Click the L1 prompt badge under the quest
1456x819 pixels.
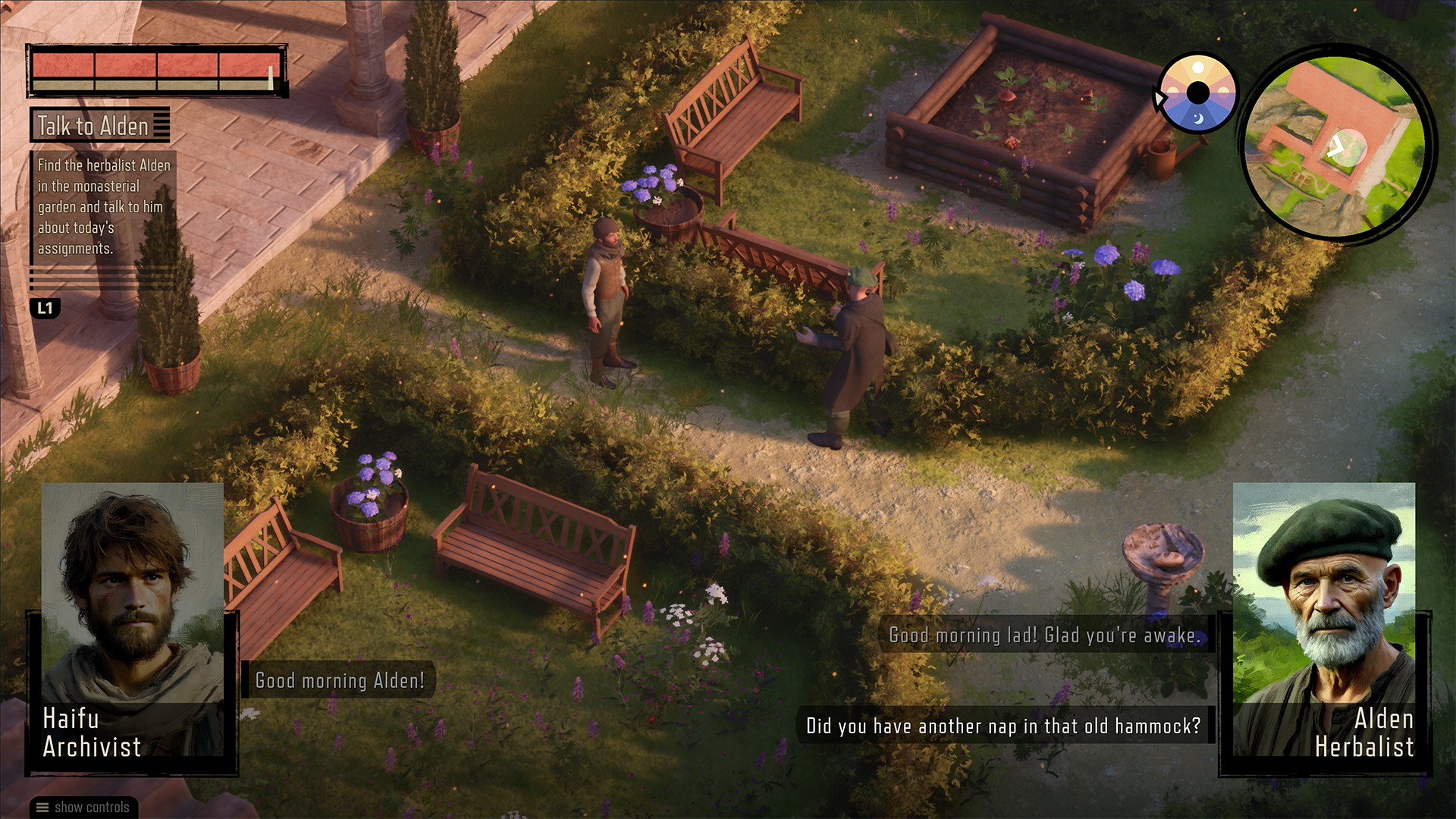(45, 309)
